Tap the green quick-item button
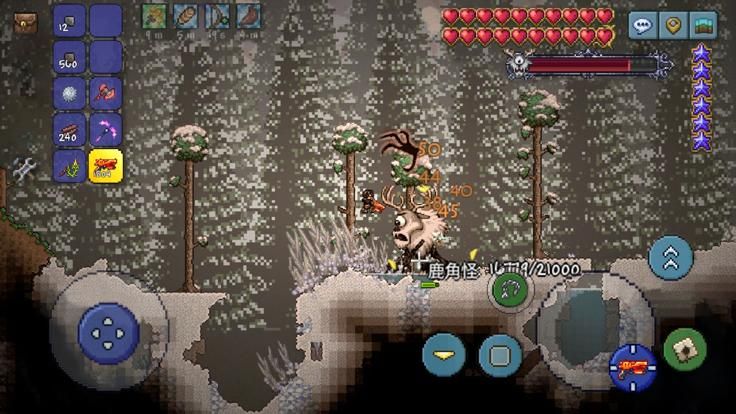This screenshot has height=414, width=736. [x=685, y=349]
